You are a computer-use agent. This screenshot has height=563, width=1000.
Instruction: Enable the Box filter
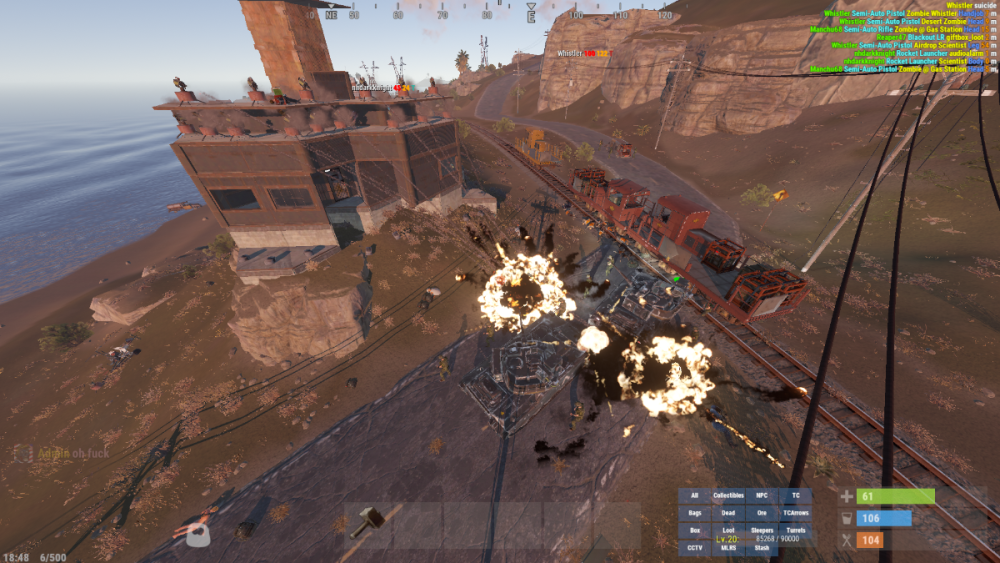(695, 530)
